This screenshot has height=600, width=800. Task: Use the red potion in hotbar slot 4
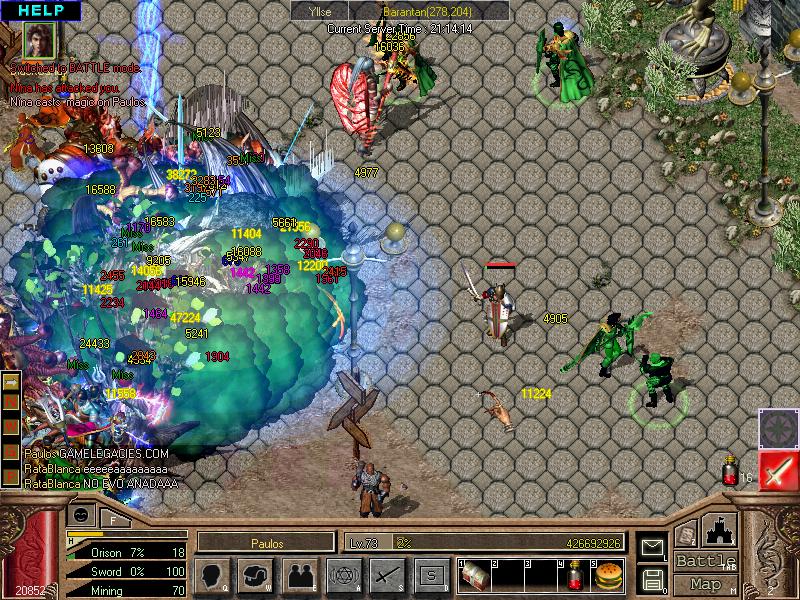[573, 575]
